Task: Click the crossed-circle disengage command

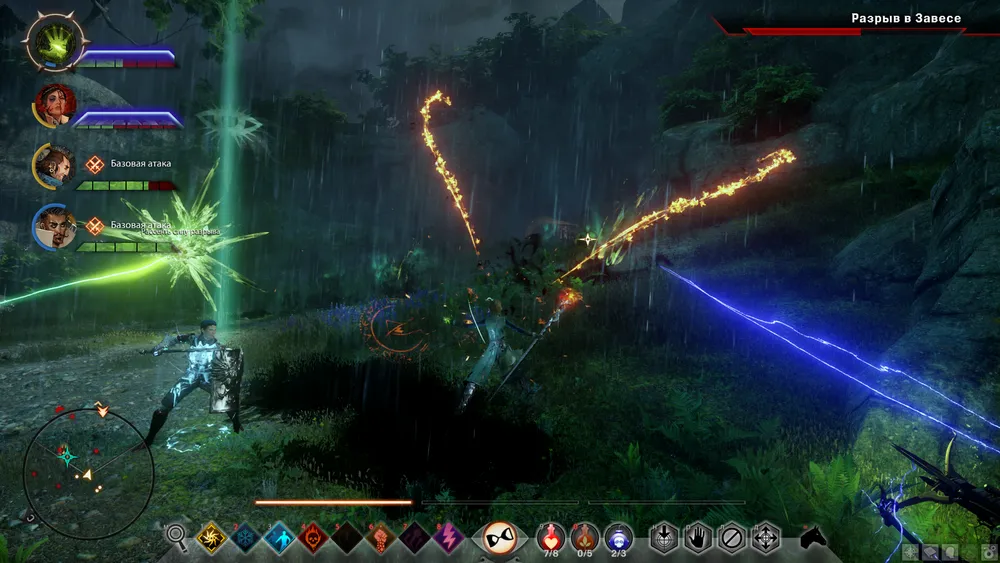Action: [732, 538]
